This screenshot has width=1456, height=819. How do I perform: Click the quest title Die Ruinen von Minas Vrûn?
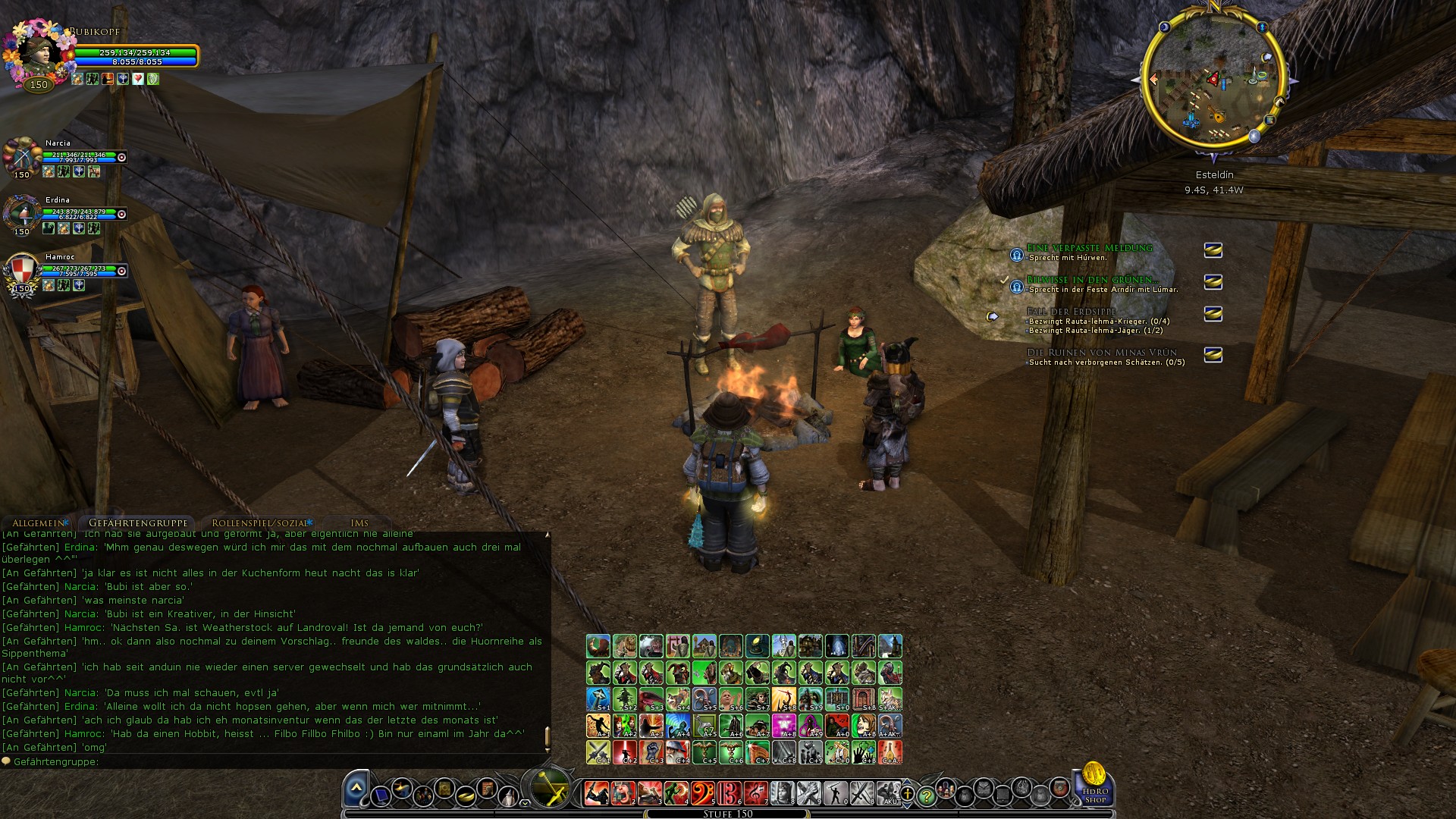point(1100,353)
